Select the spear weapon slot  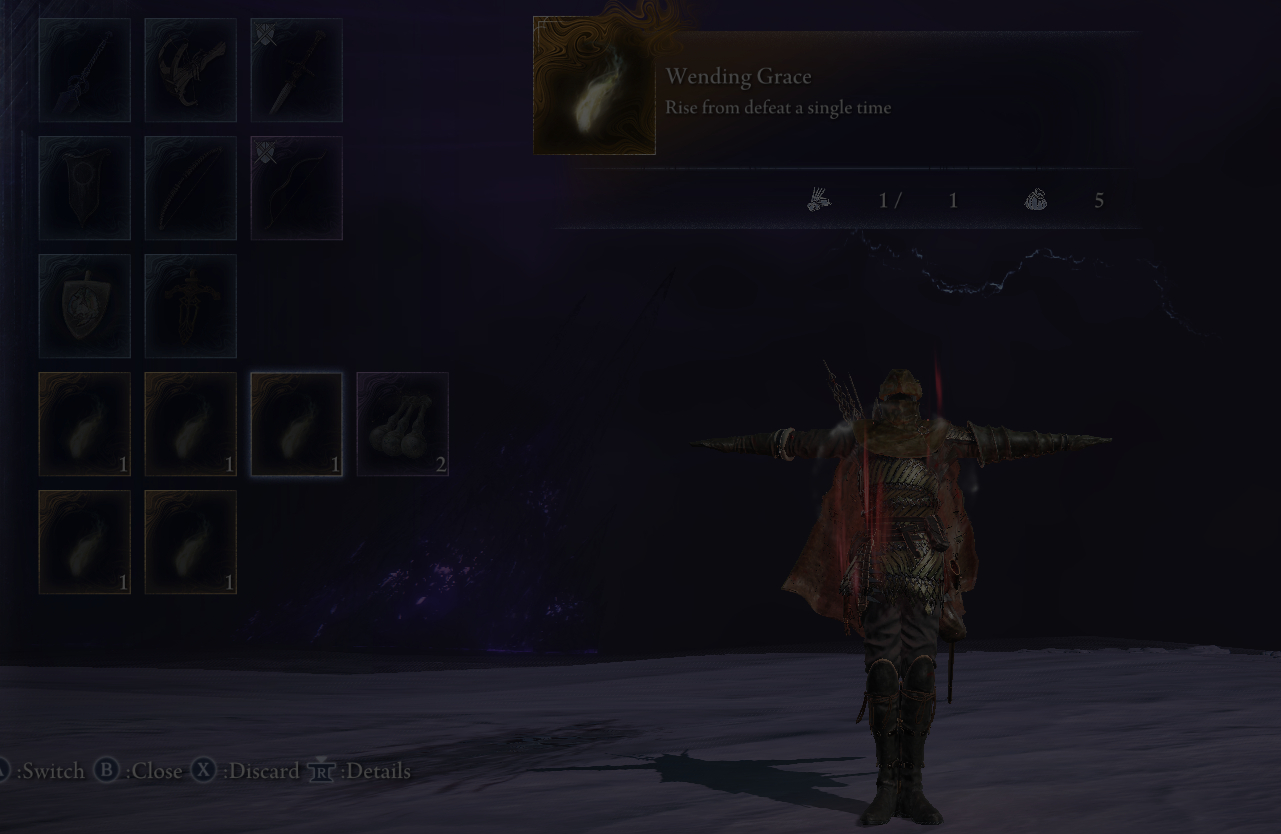click(85, 70)
